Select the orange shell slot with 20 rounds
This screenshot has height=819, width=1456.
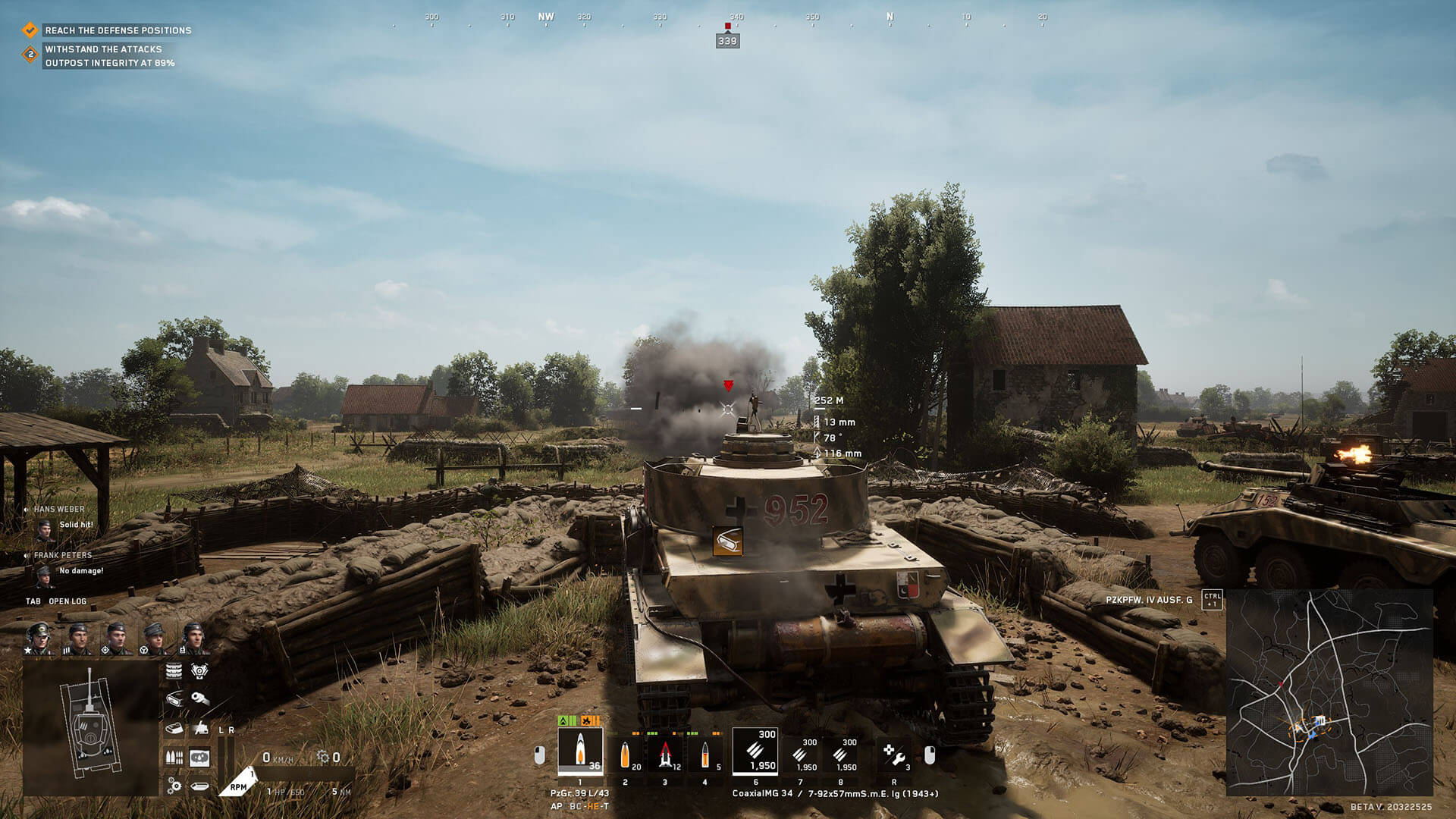(626, 755)
